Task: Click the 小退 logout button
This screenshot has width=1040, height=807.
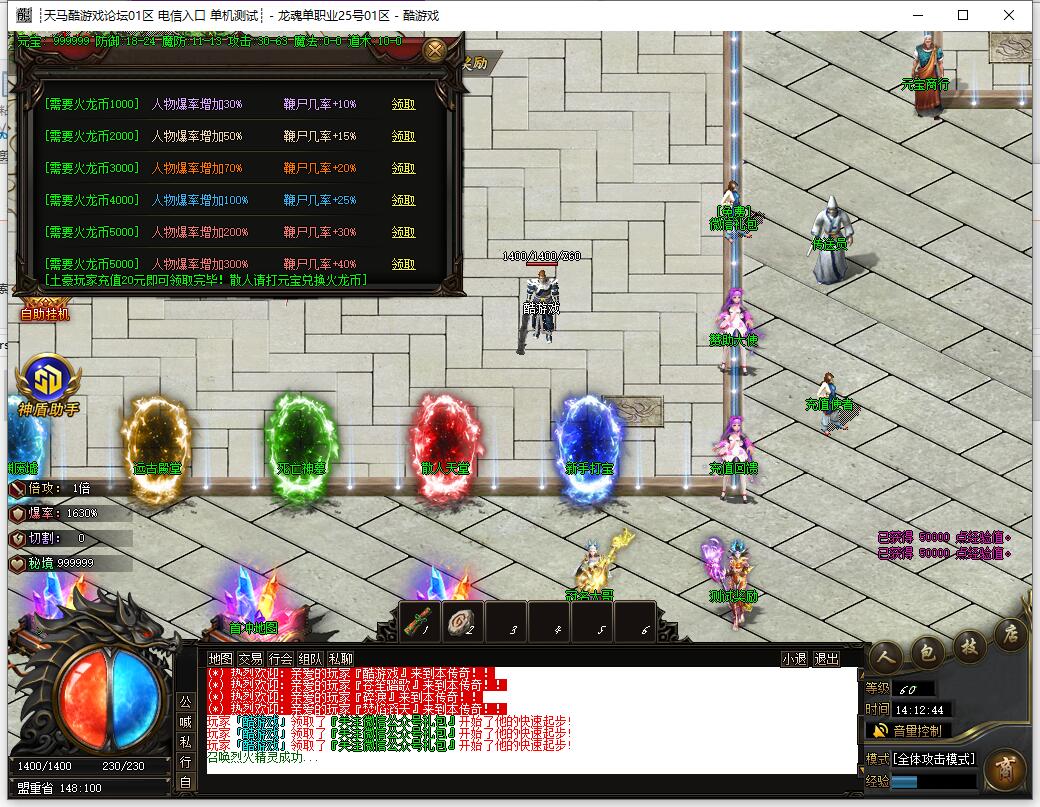Action: pos(794,659)
